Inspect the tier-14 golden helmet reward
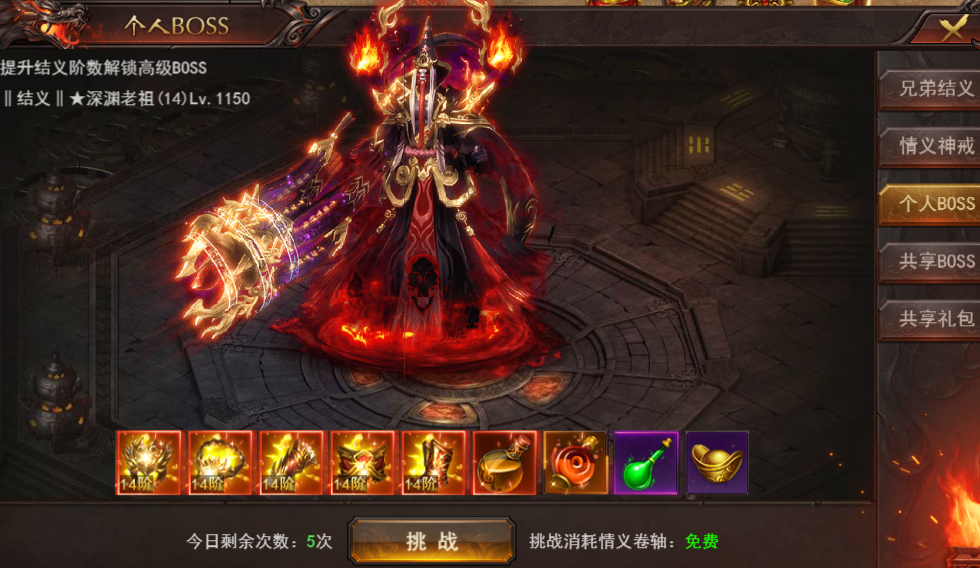The height and width of the screenshot is (568, 980). click(149, 463)
